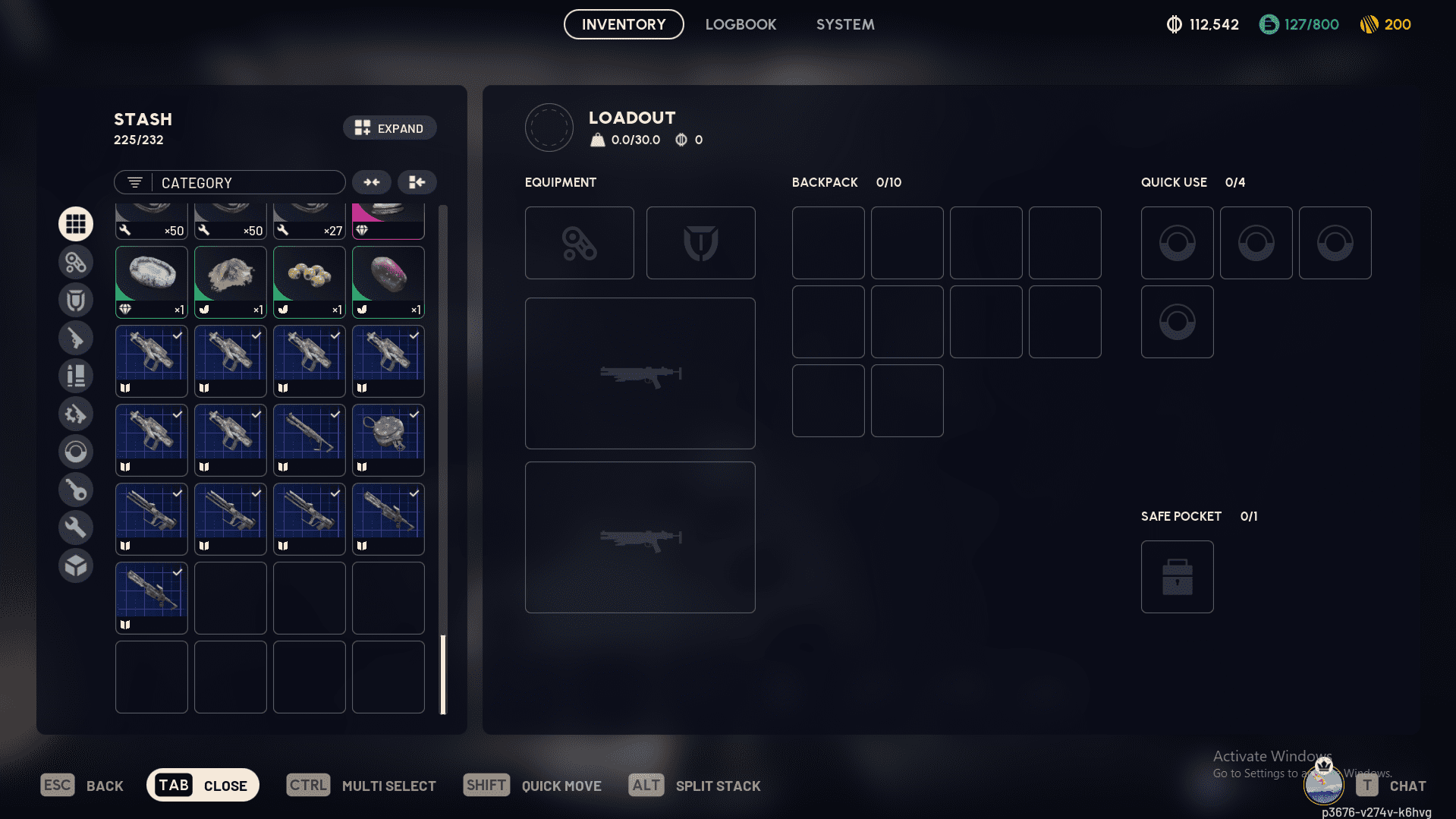The height and width of the screenshot is (819, 1456).
Task: Deselect the last checked rifle blueprint
Action: point(176,572)
